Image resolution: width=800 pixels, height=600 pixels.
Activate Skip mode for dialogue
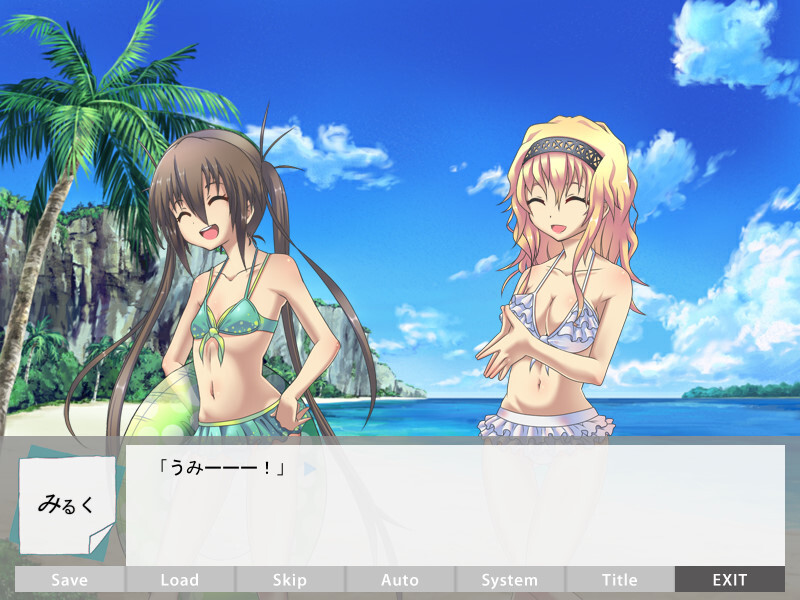tap(290, 579)
